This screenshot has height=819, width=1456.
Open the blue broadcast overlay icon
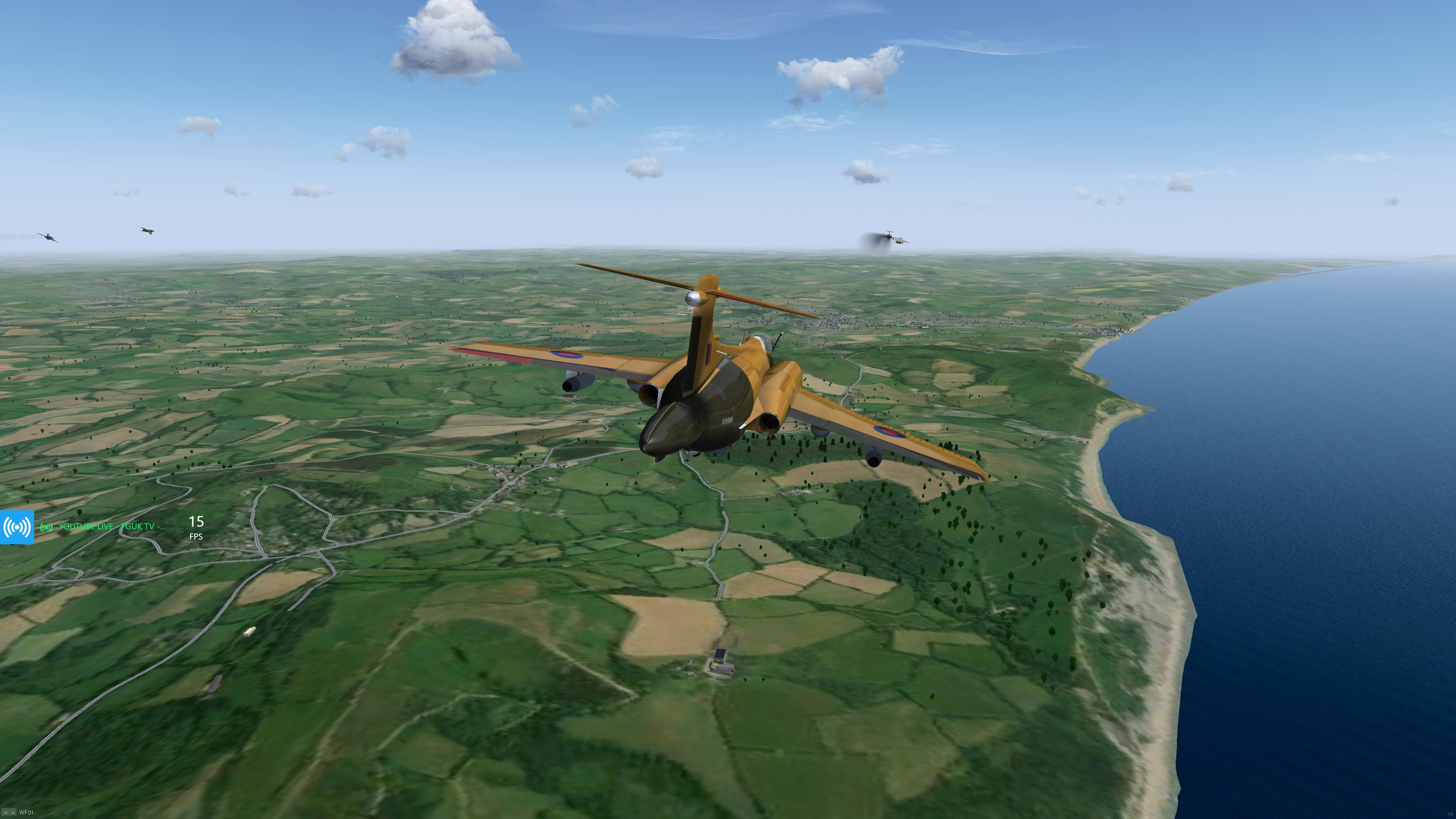(17, 527)
